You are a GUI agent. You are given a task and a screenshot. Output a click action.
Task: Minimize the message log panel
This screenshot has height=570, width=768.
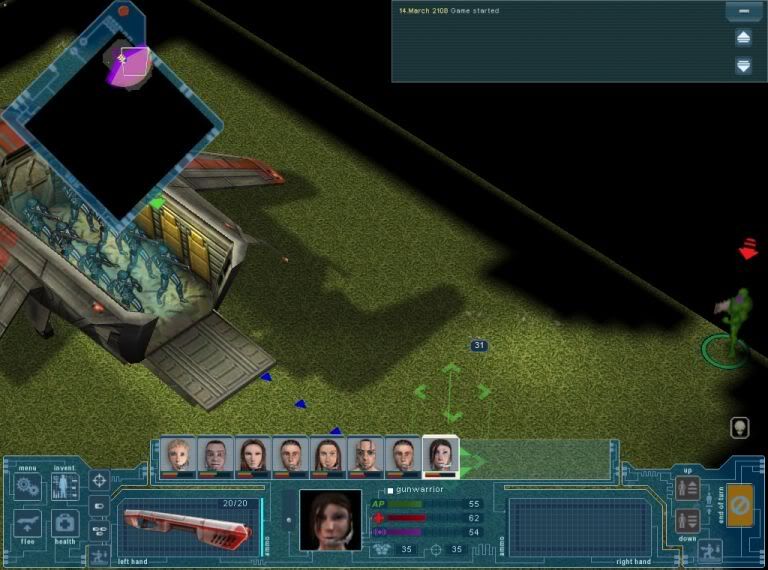click(742, 13)
